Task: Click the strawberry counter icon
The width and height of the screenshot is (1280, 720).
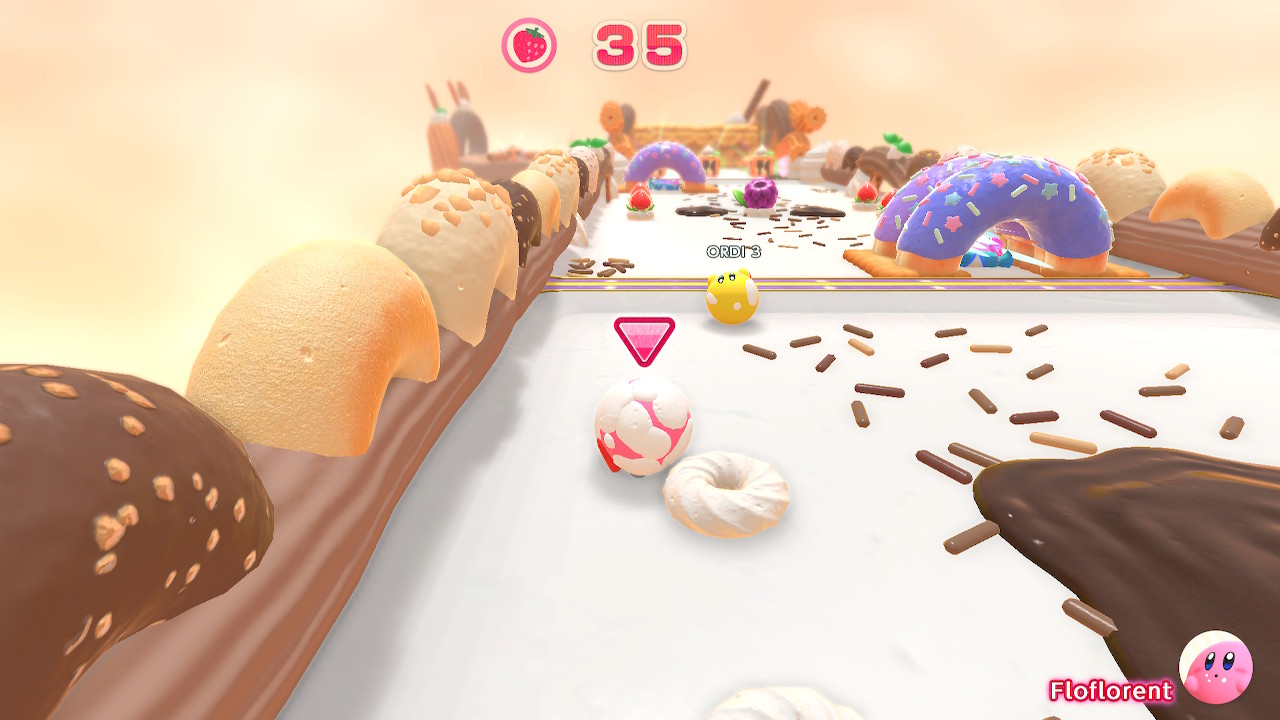Action: click(x=528, y=45)
